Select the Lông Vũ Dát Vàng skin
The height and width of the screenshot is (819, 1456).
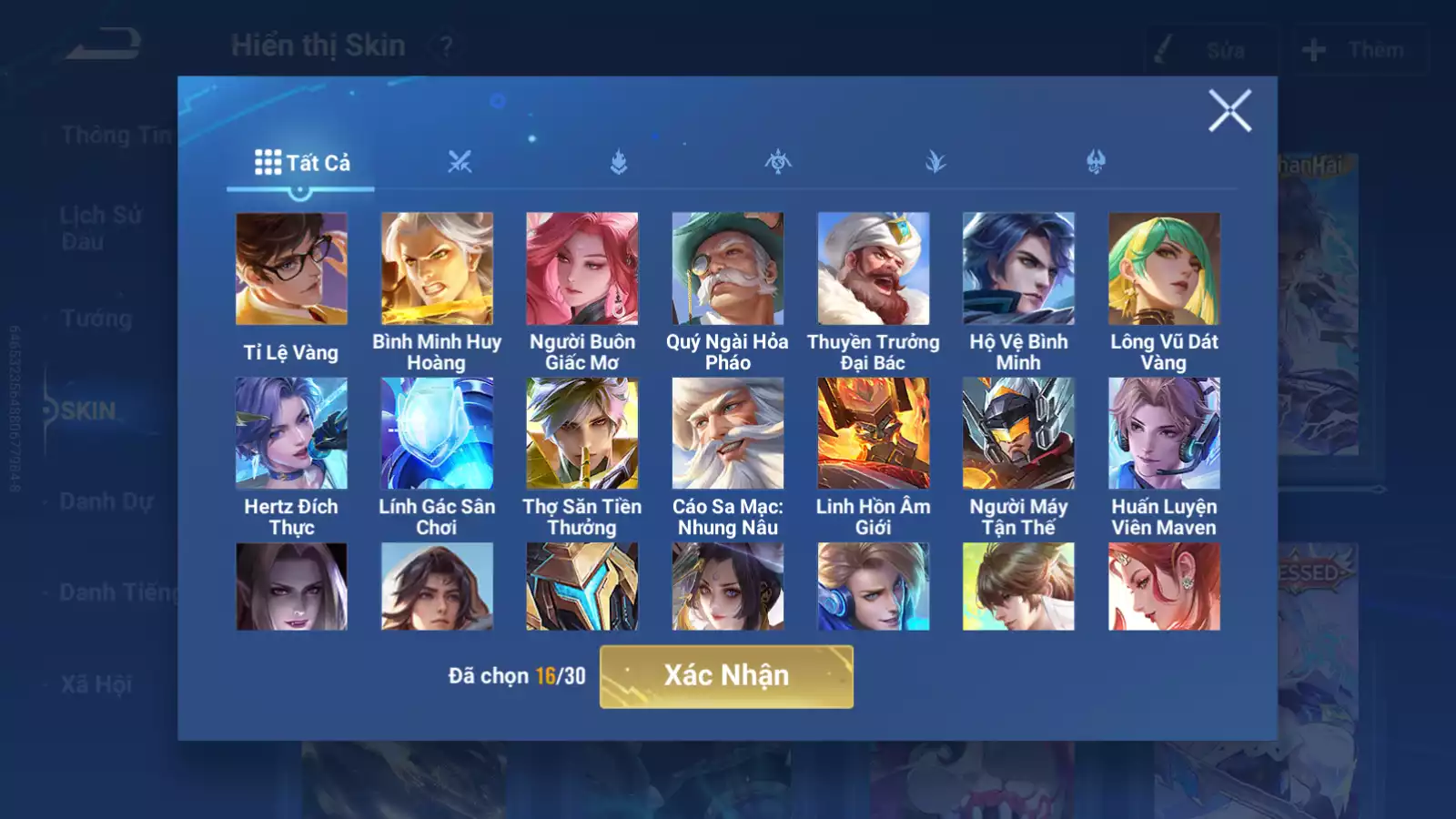(1164, 269)
